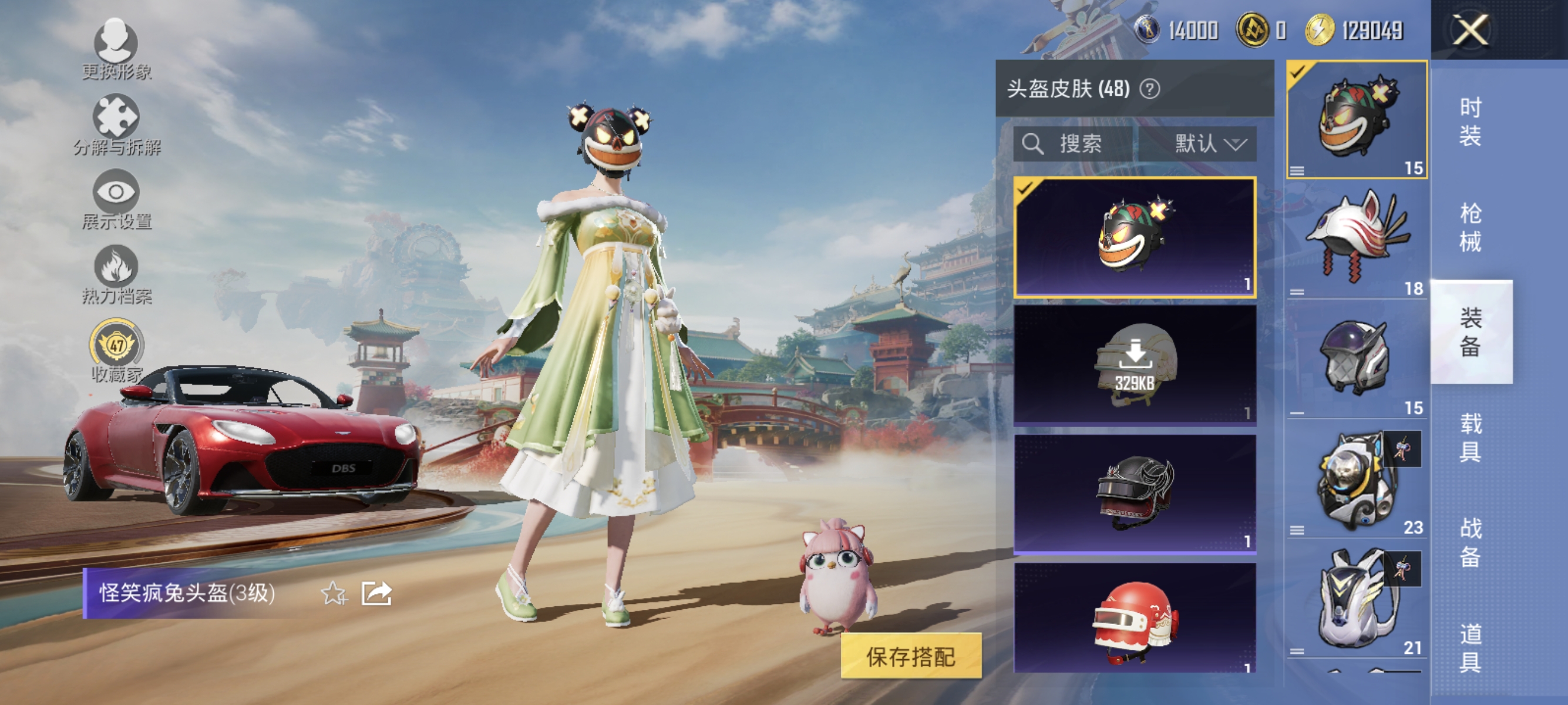Toggle the question mark help beside 头盔皮肤
Screen dimensions: 1568x705
pyautogui.click(x=1151, y=89)
